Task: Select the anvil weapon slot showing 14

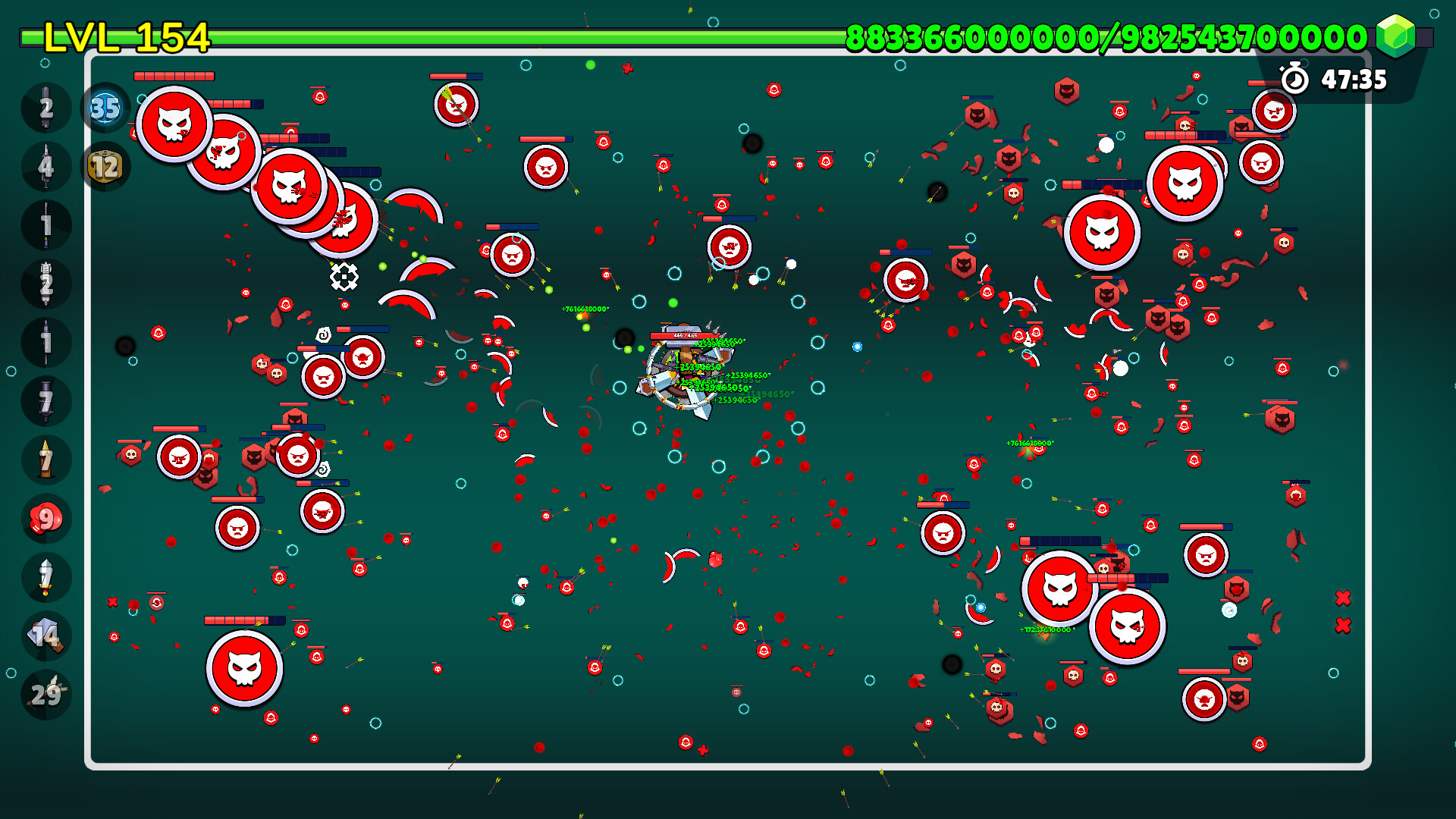Action: [x=45, y=634]
